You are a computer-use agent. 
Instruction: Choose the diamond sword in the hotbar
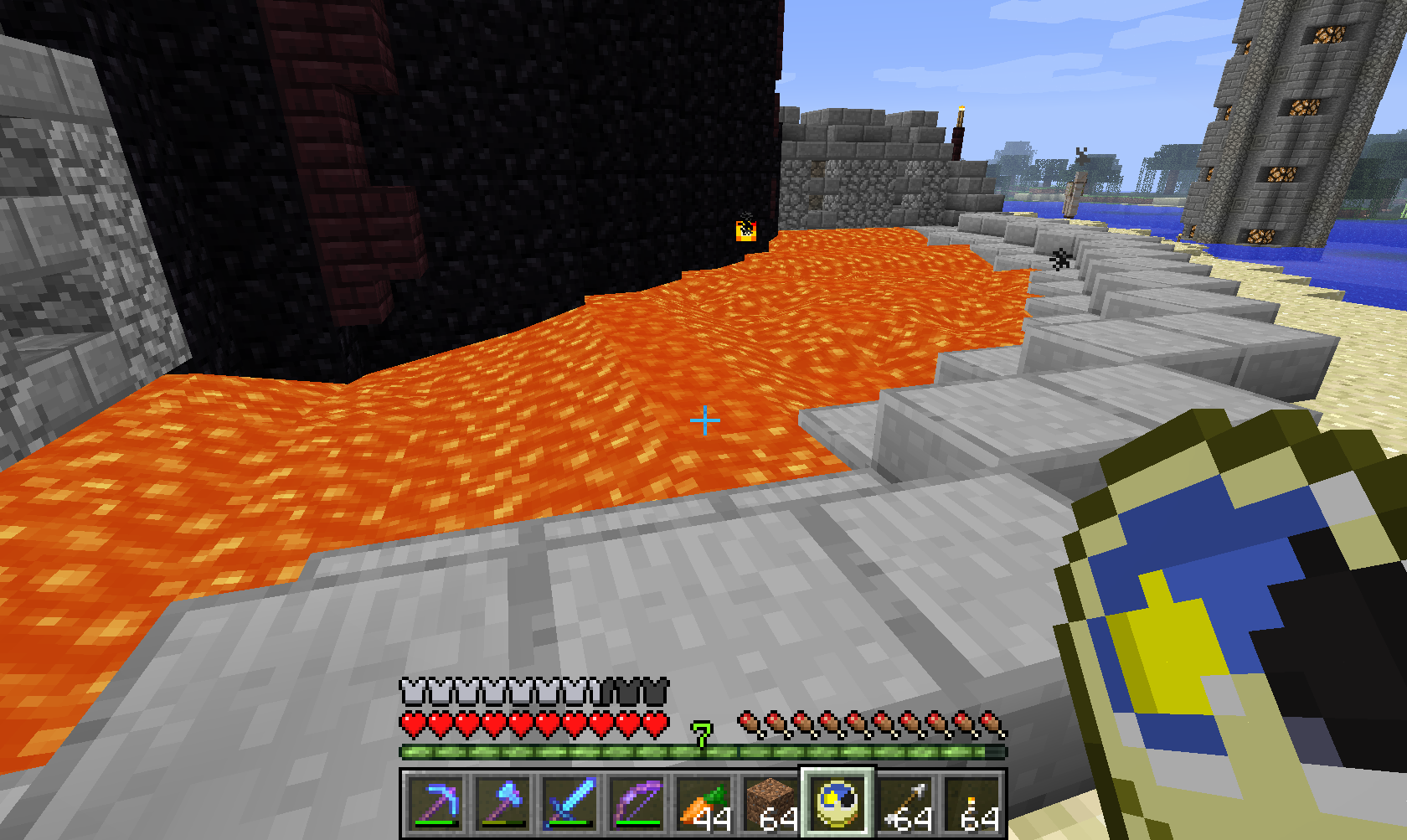click(x=570, y=803)
